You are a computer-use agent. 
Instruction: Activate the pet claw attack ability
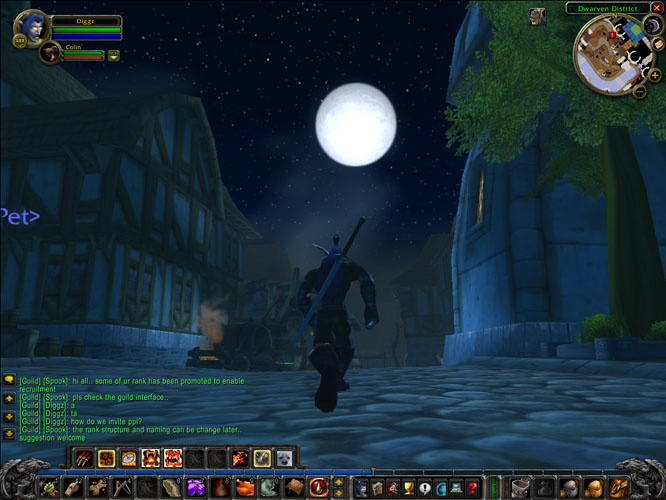coord(84,458)
